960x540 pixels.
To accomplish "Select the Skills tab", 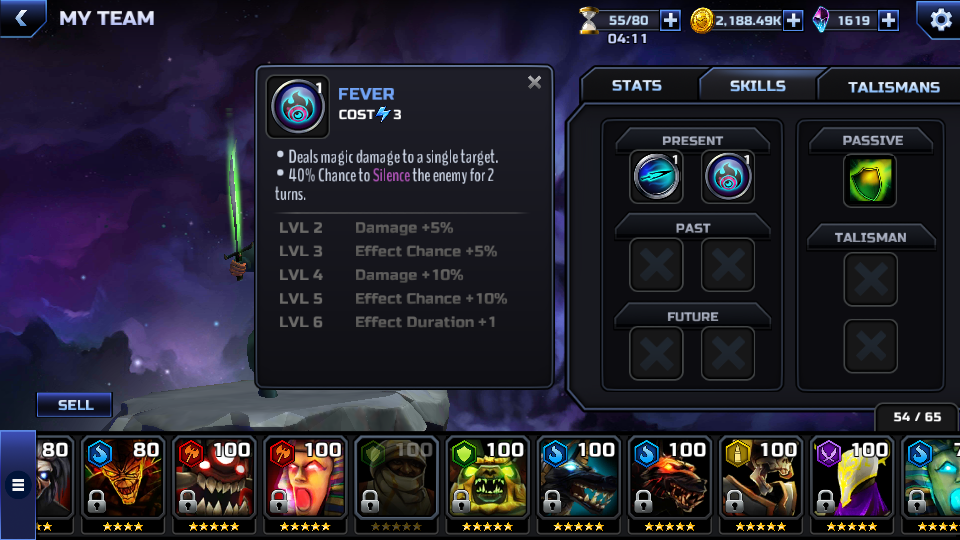I will pyautogui.click(x=757, y=86).
